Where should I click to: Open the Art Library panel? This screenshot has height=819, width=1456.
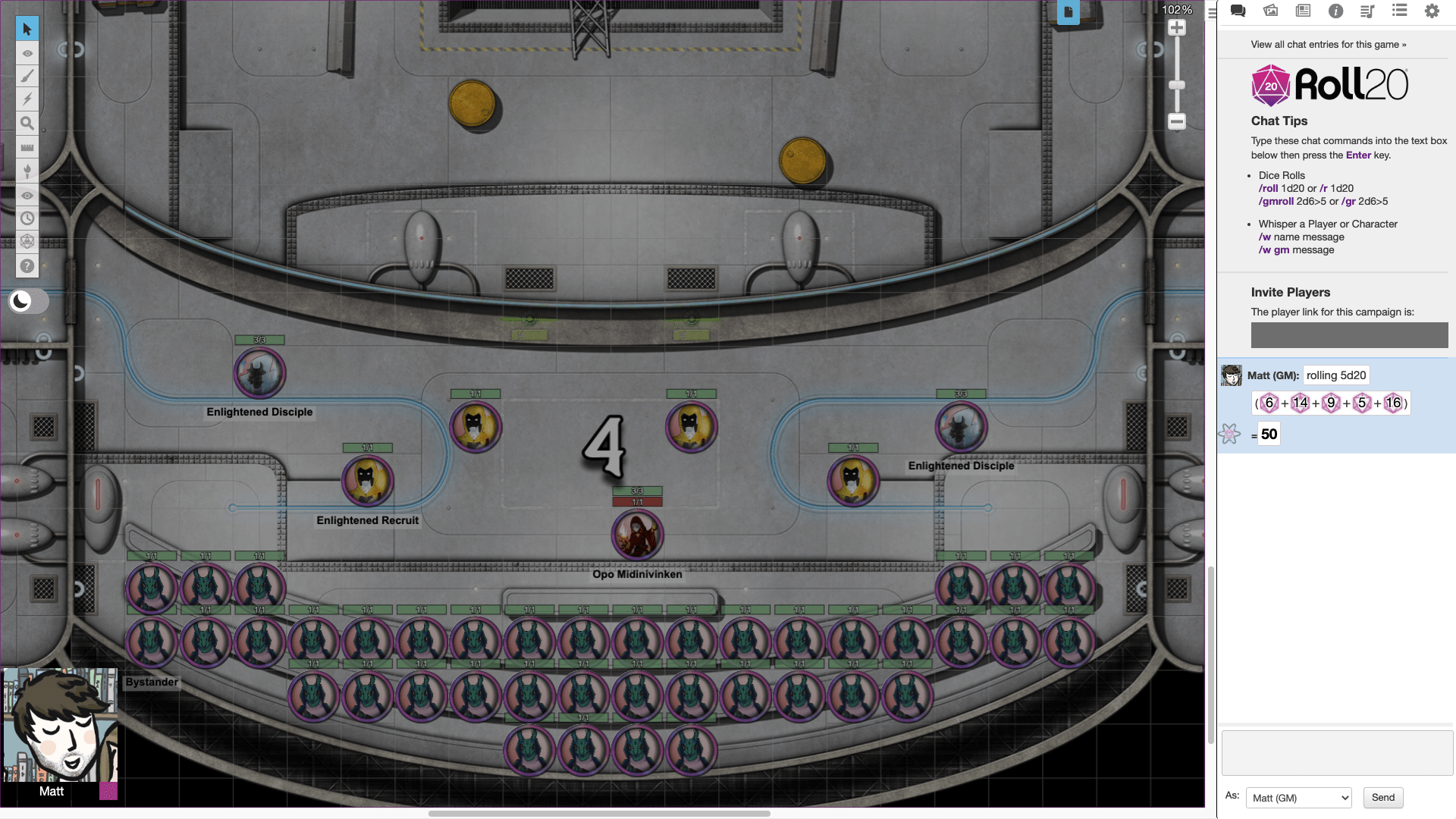pos(1270,11)
